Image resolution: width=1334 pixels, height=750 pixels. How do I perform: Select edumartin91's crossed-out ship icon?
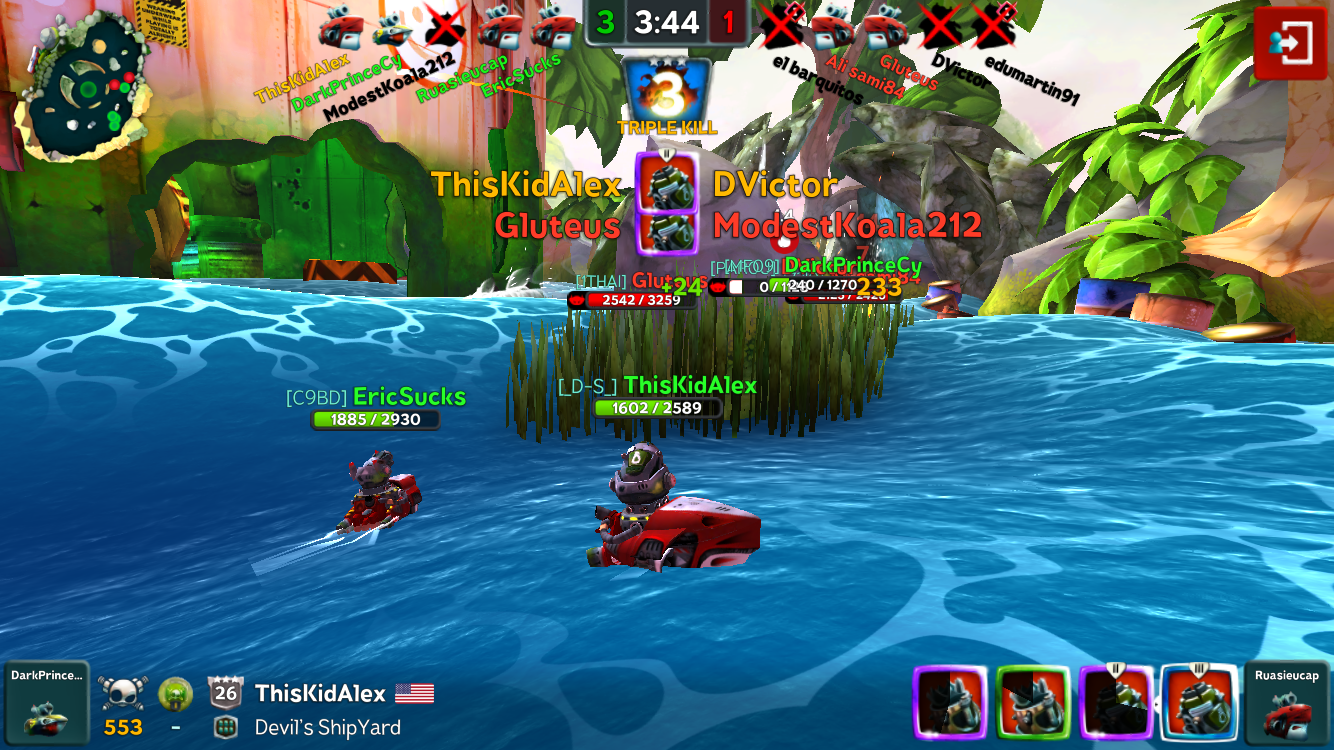click(x=994, y=26)
